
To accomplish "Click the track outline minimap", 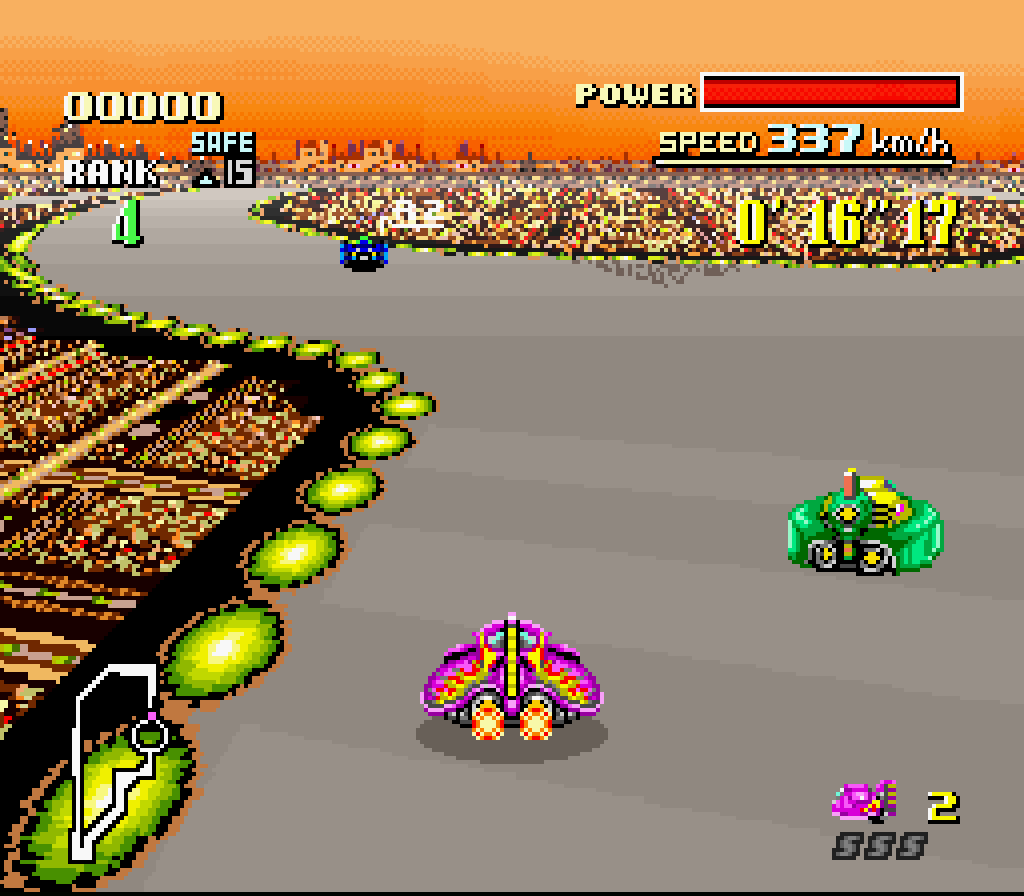I will (x=113, y=762).
